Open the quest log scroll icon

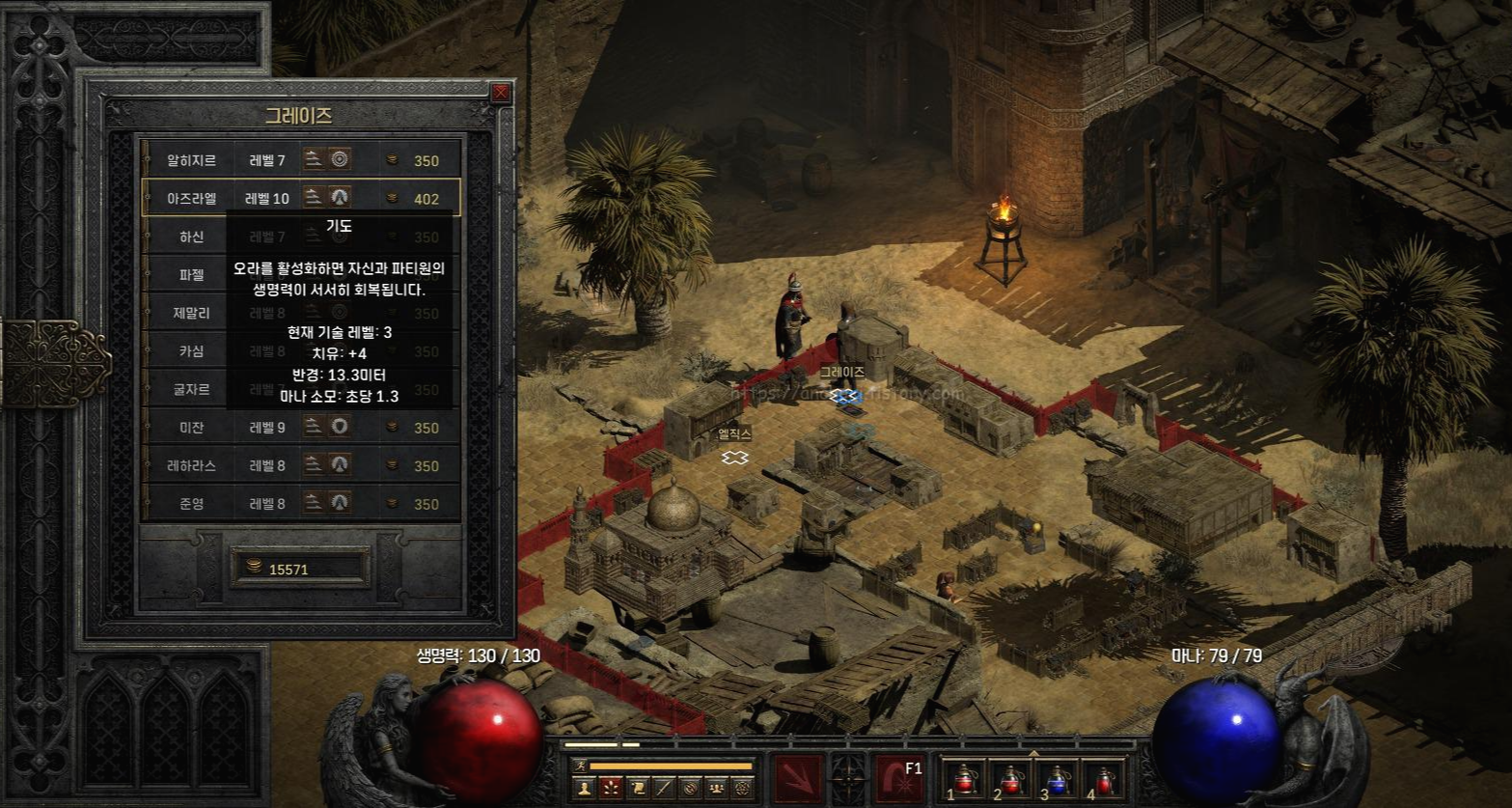(x=637, y=788)
